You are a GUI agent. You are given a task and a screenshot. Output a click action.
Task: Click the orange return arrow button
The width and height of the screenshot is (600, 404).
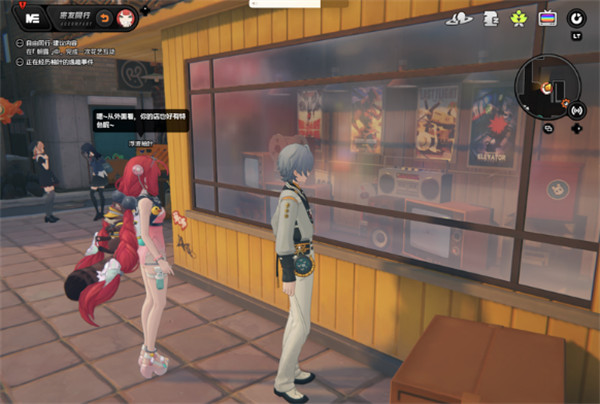(x=105, y=18)
